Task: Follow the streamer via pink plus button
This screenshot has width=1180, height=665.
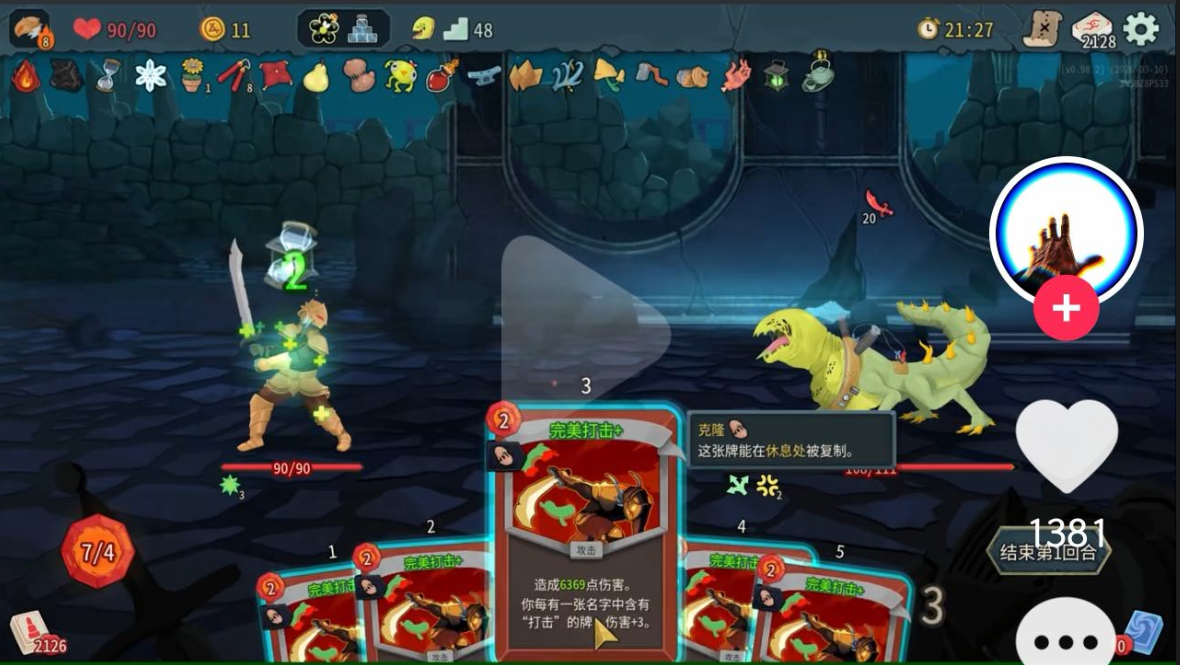Action: (x=1066, y=308)
